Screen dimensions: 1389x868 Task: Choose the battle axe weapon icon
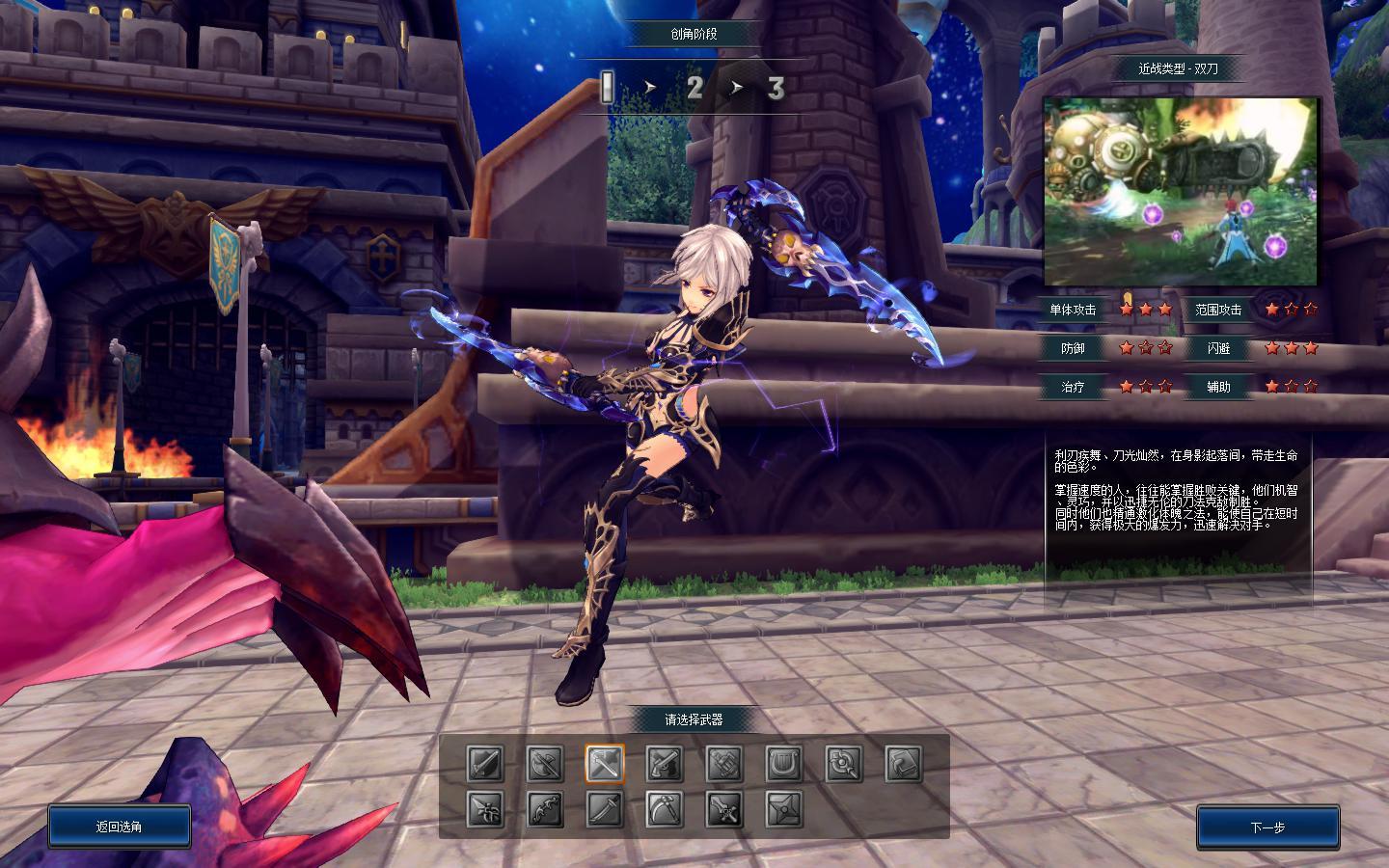click(x=545, y=765)
